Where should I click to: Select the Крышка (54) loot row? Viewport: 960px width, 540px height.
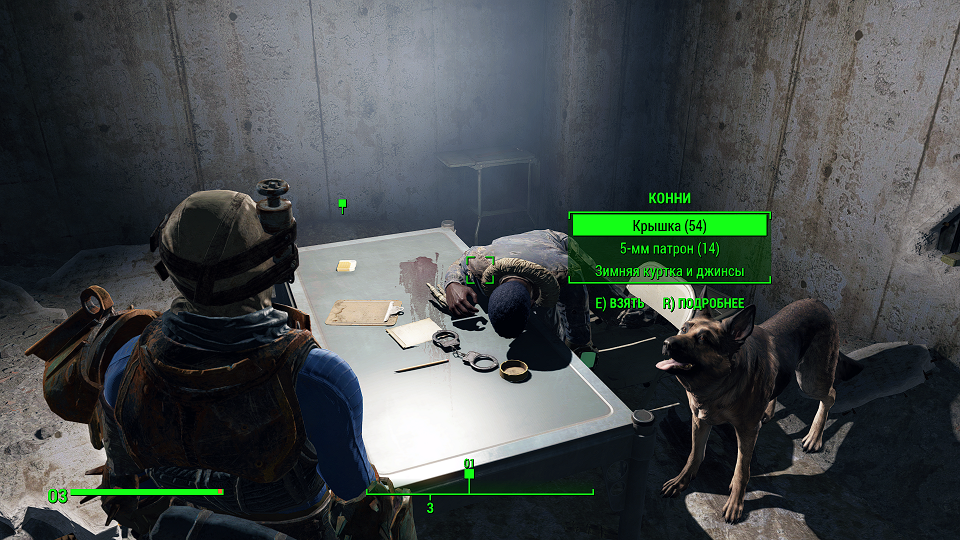(669, 226)
